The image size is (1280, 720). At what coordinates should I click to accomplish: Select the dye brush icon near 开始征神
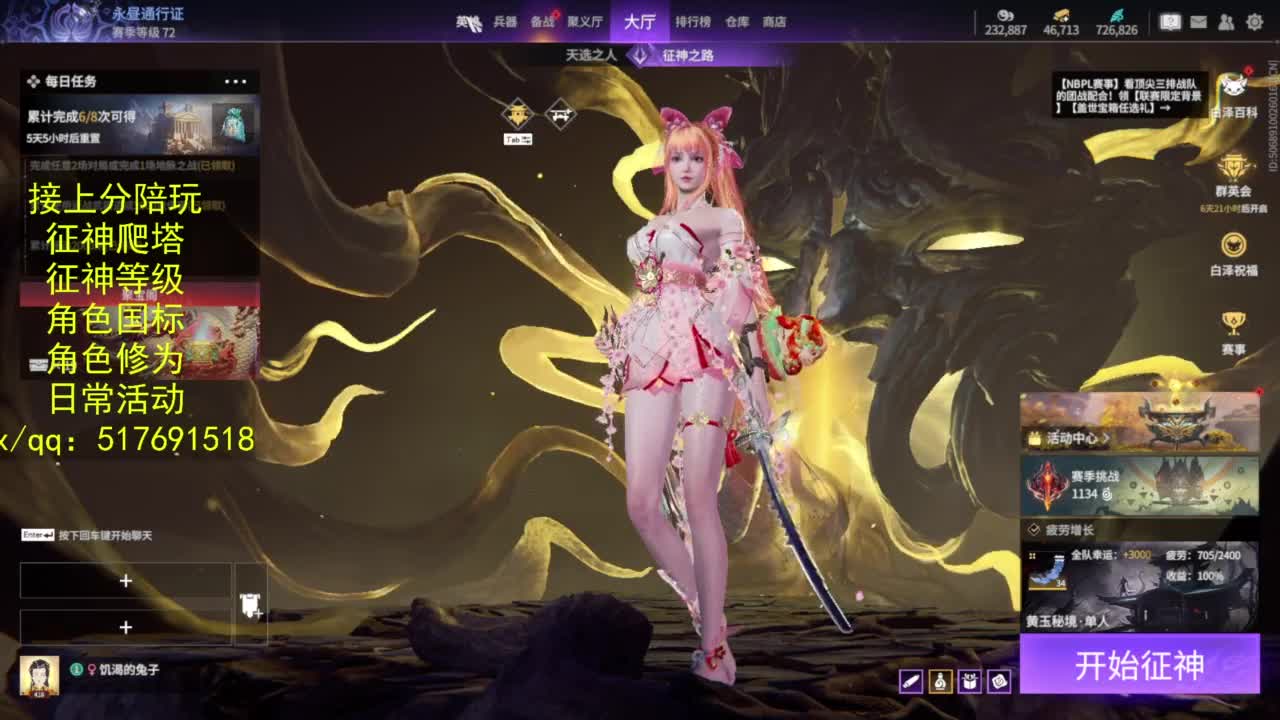(x=911, y=682)
